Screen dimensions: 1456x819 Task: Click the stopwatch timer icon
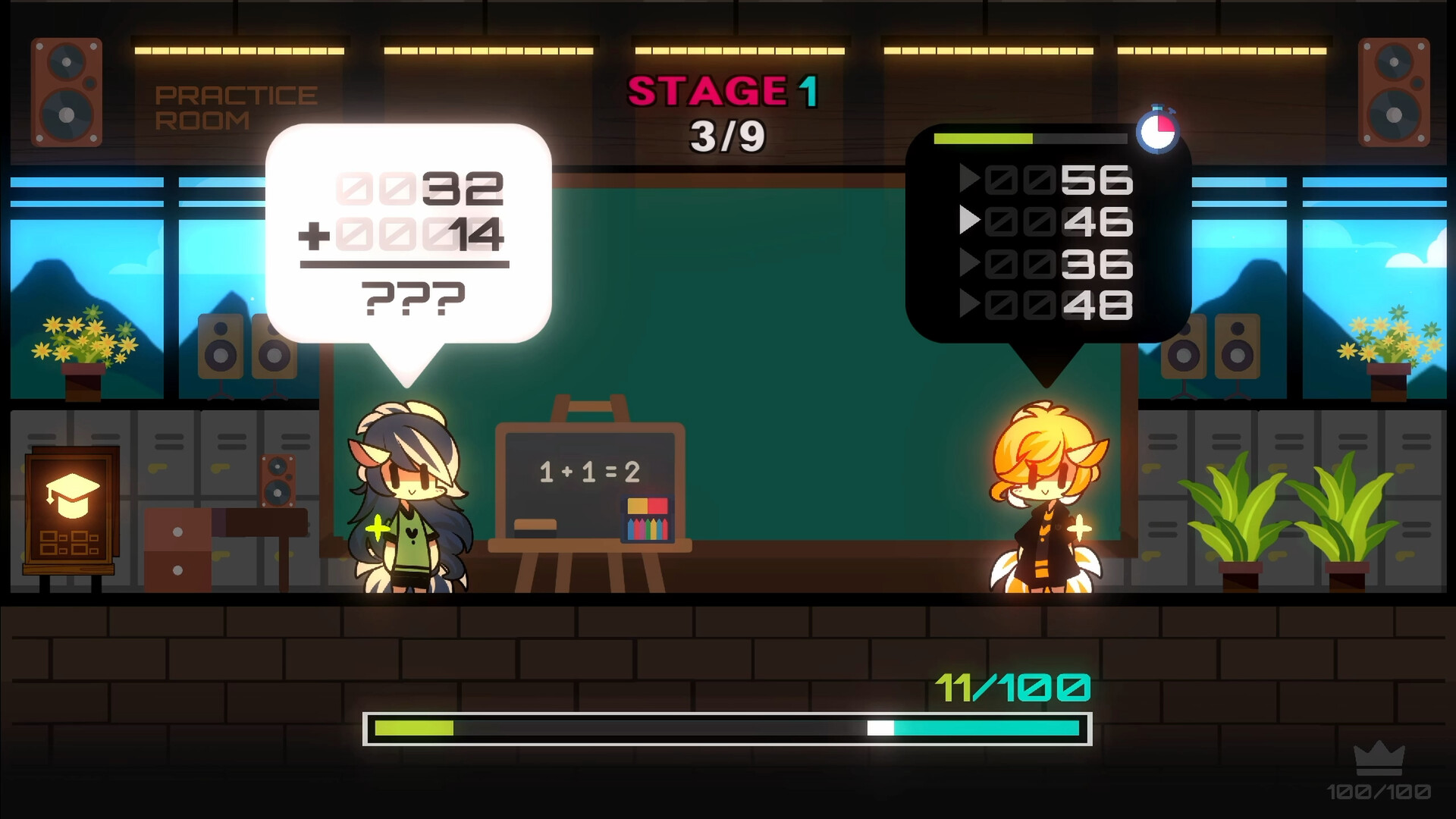1159,130
